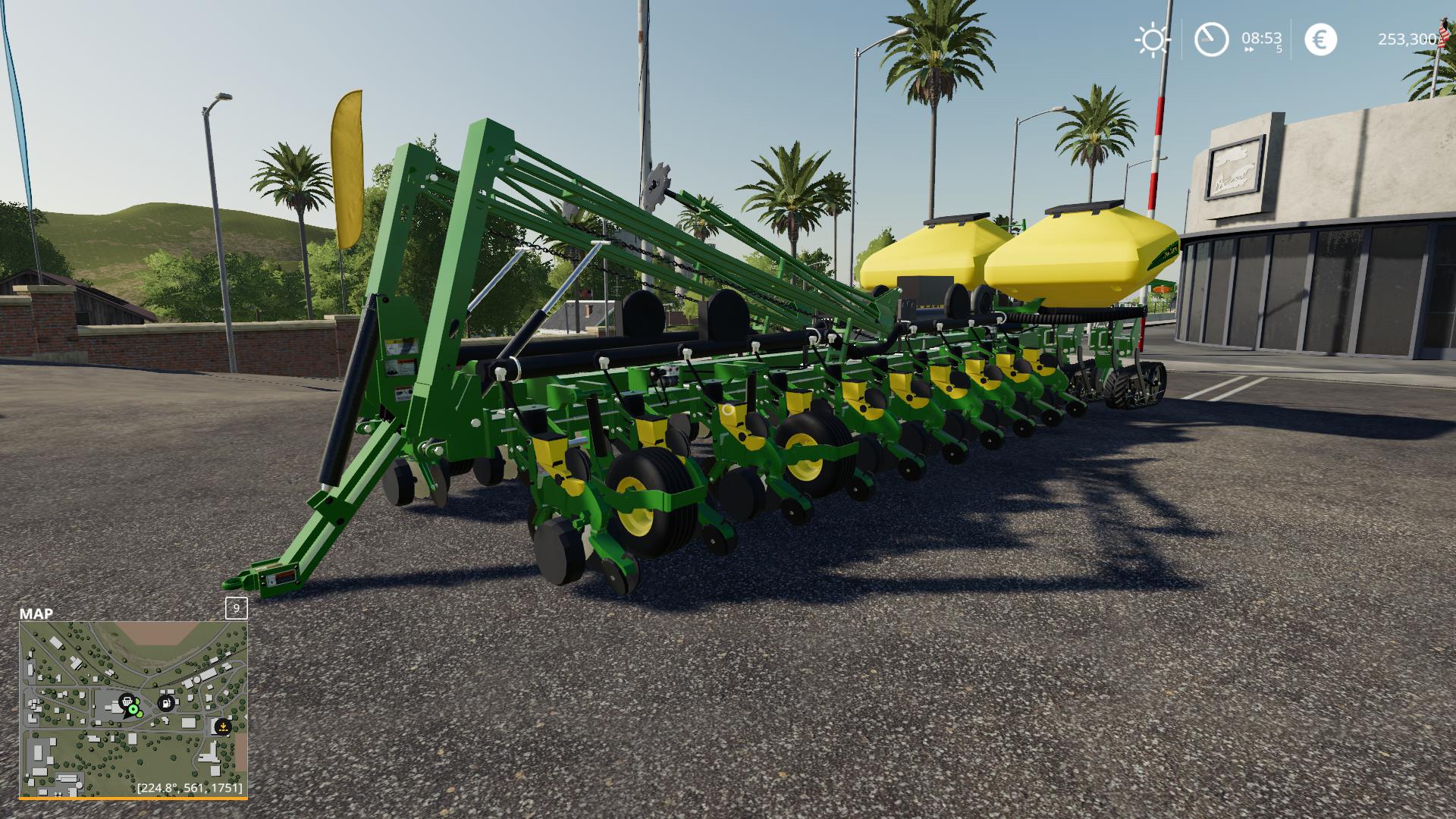Screen dimensions: 1456x819
Task: Click the coordinates text [224.8°, 561, 1751]
Action: coord(190,789)
